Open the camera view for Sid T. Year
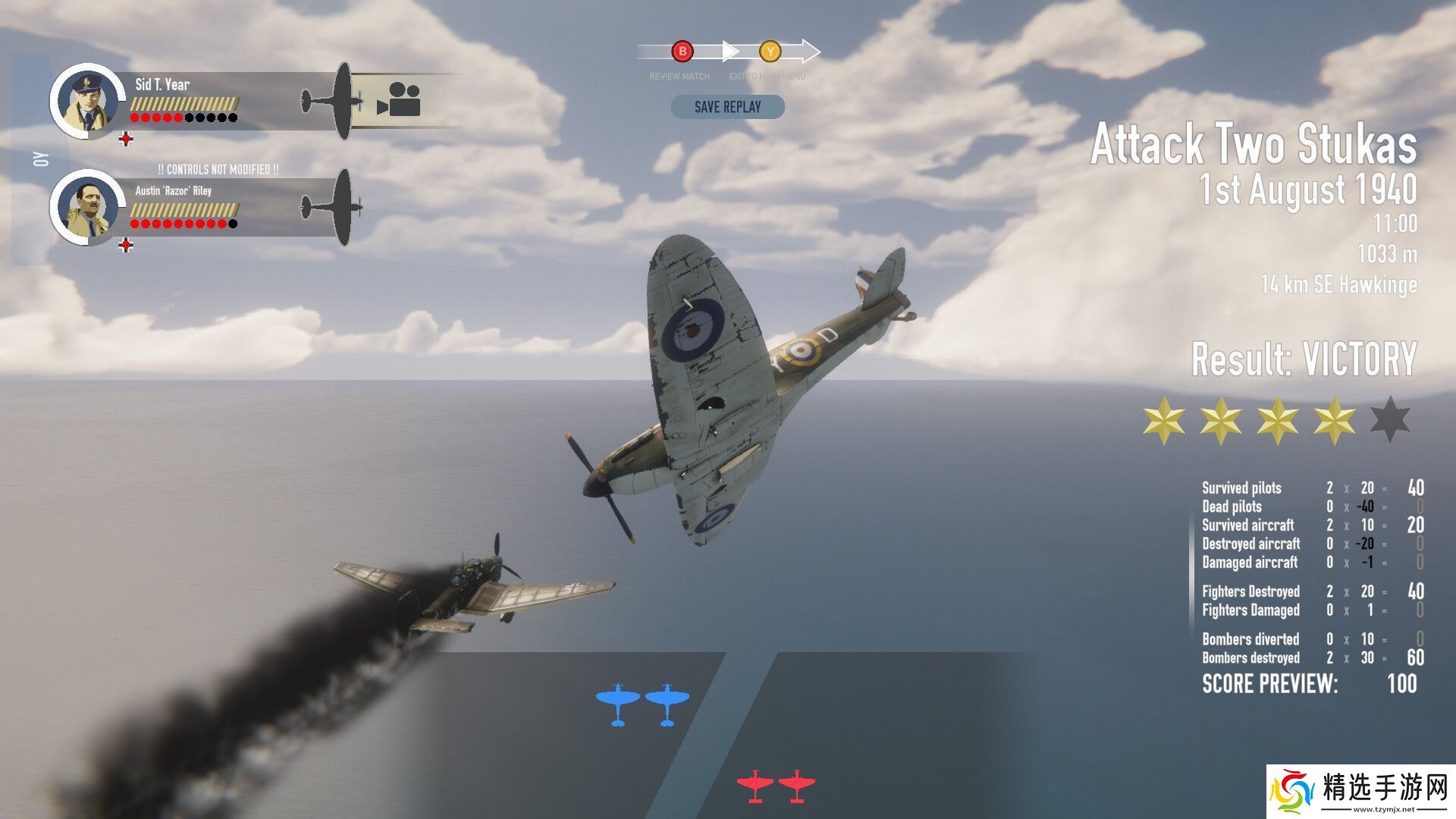The width and height of the screenshot is (1456, 819). click(x=399, y=100)
